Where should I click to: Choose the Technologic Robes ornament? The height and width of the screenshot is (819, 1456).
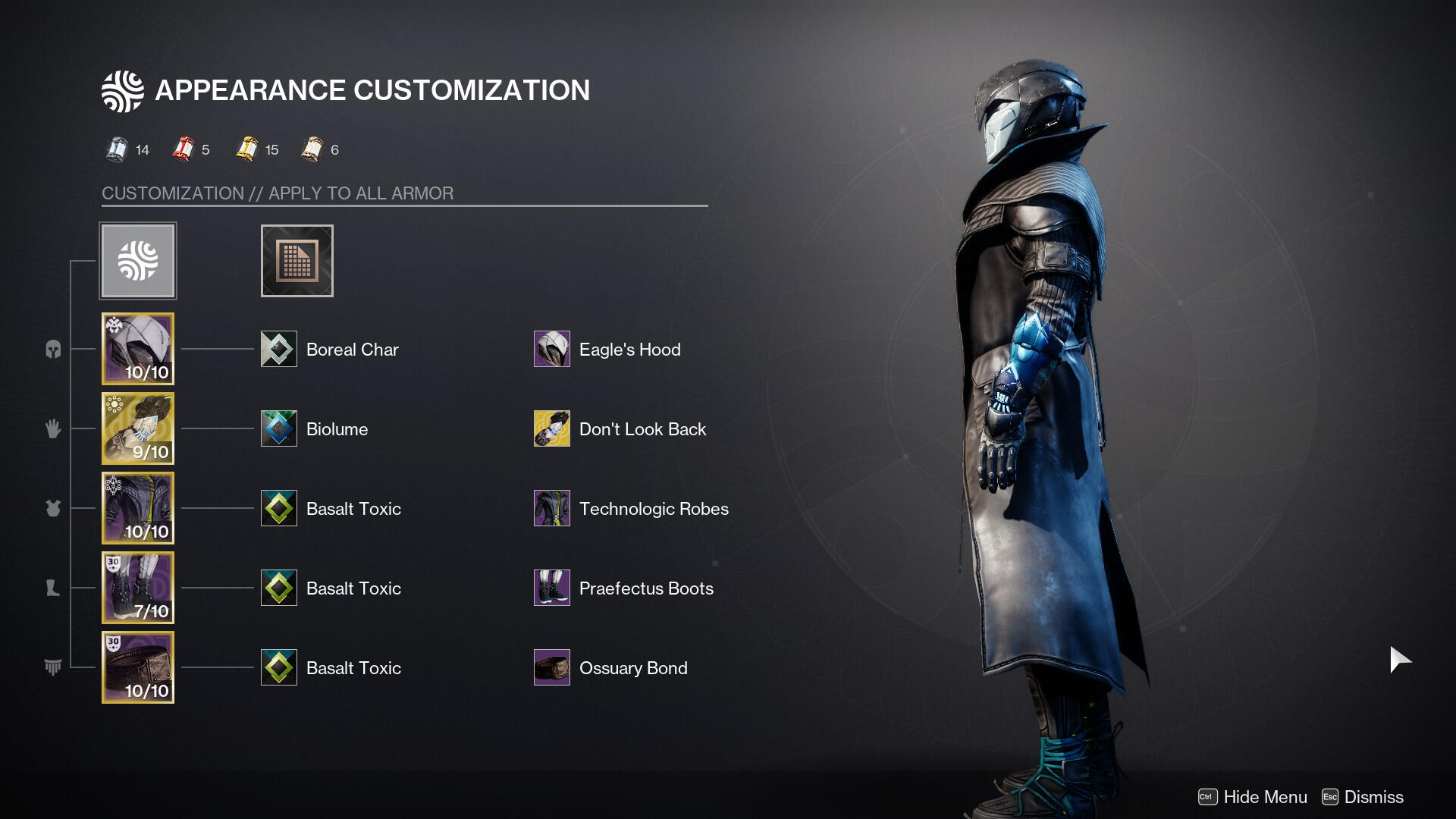(x=552, y=508)
